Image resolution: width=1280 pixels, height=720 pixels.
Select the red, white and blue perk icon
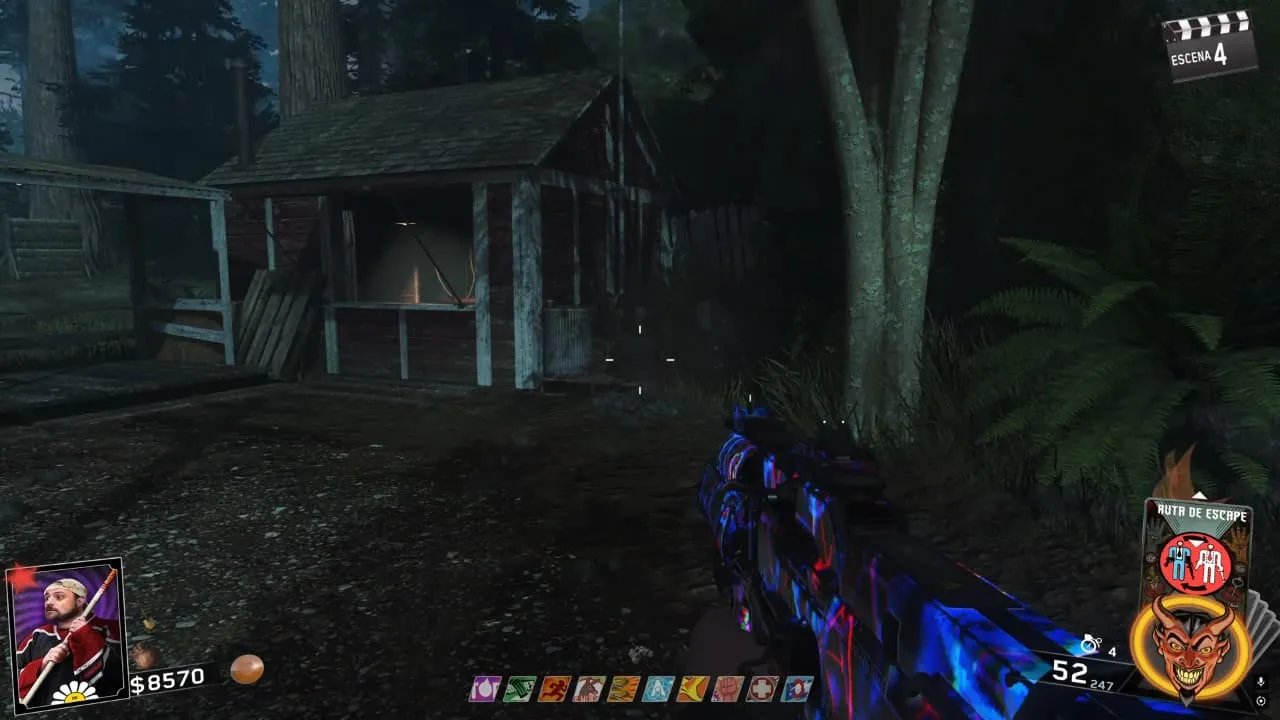tap(797, 689)
